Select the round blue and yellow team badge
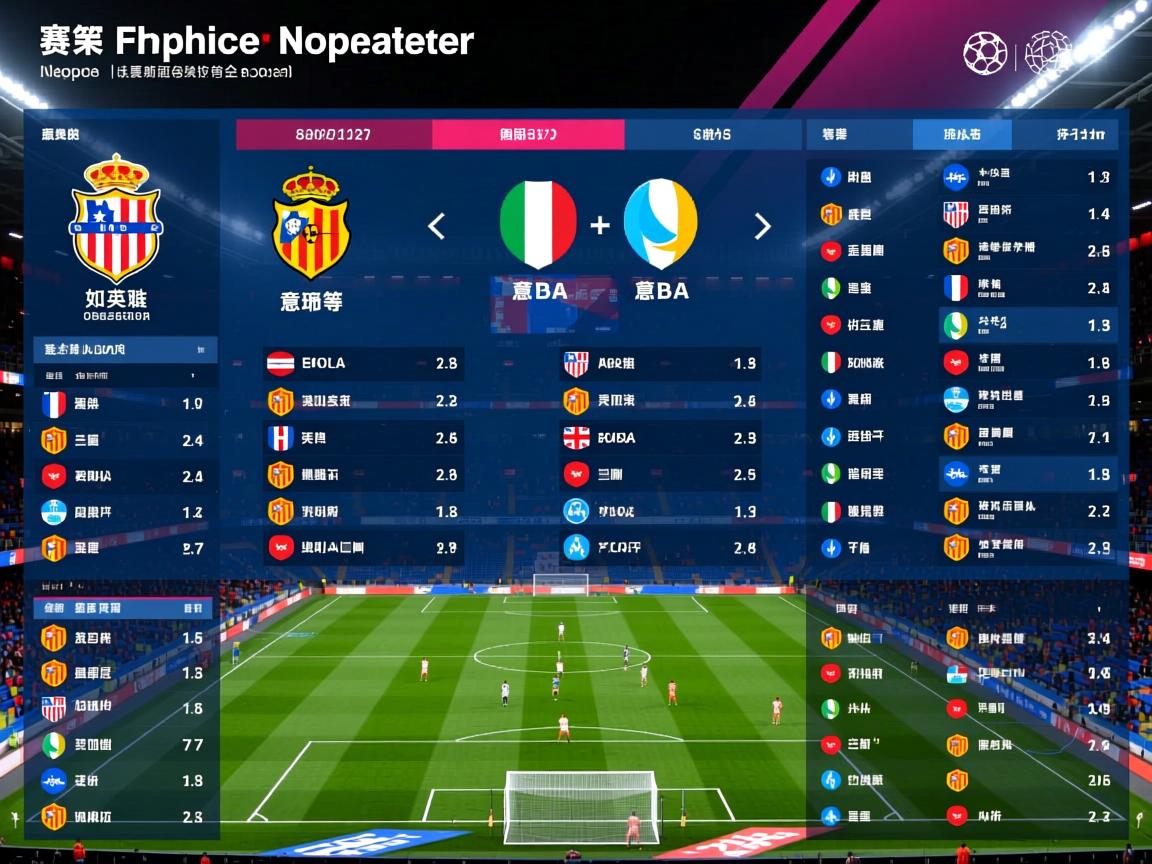Image resolution: width=1152 pixels, height=864 pixels. 660,224
